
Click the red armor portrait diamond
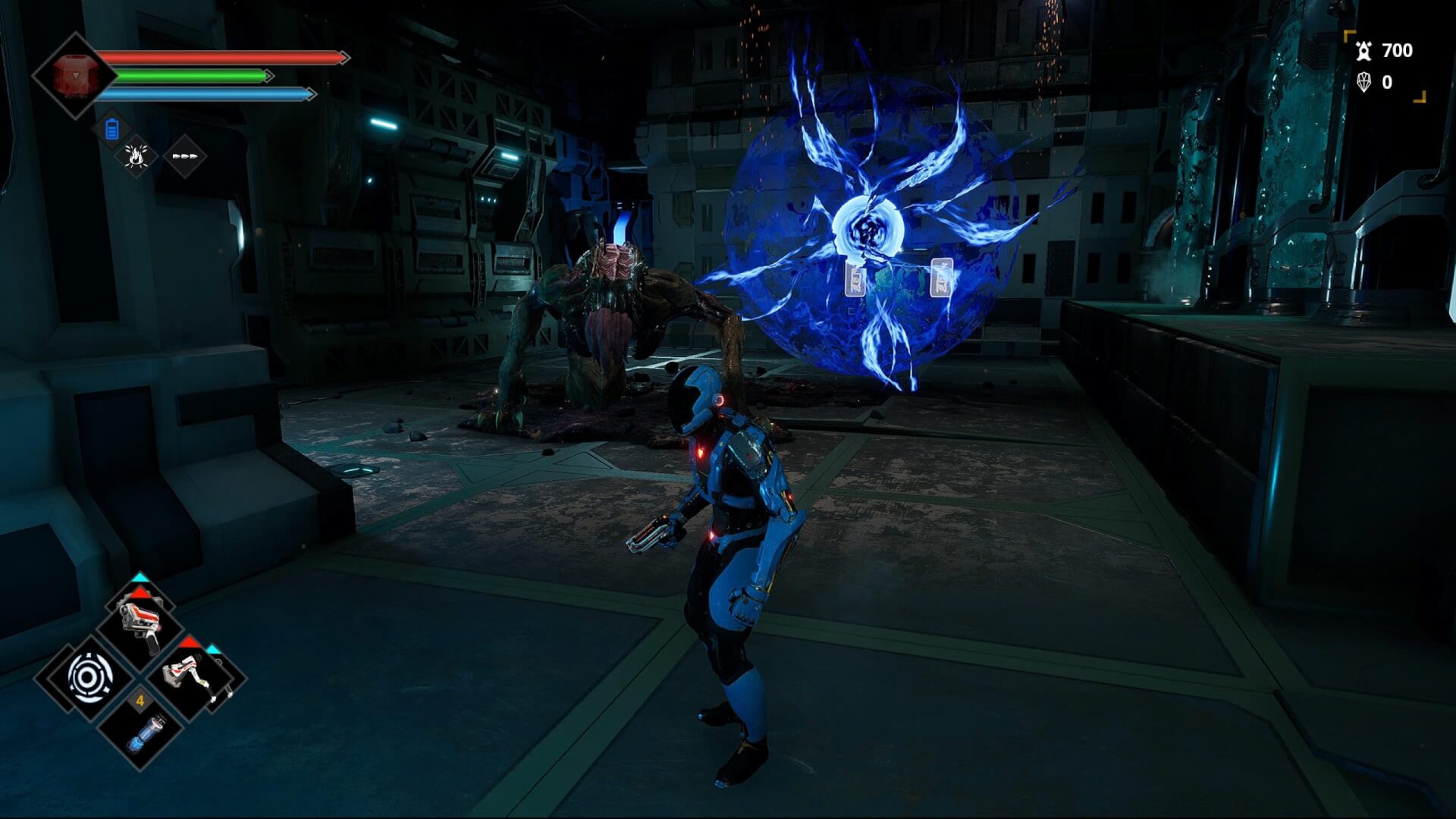pos(74,76)
